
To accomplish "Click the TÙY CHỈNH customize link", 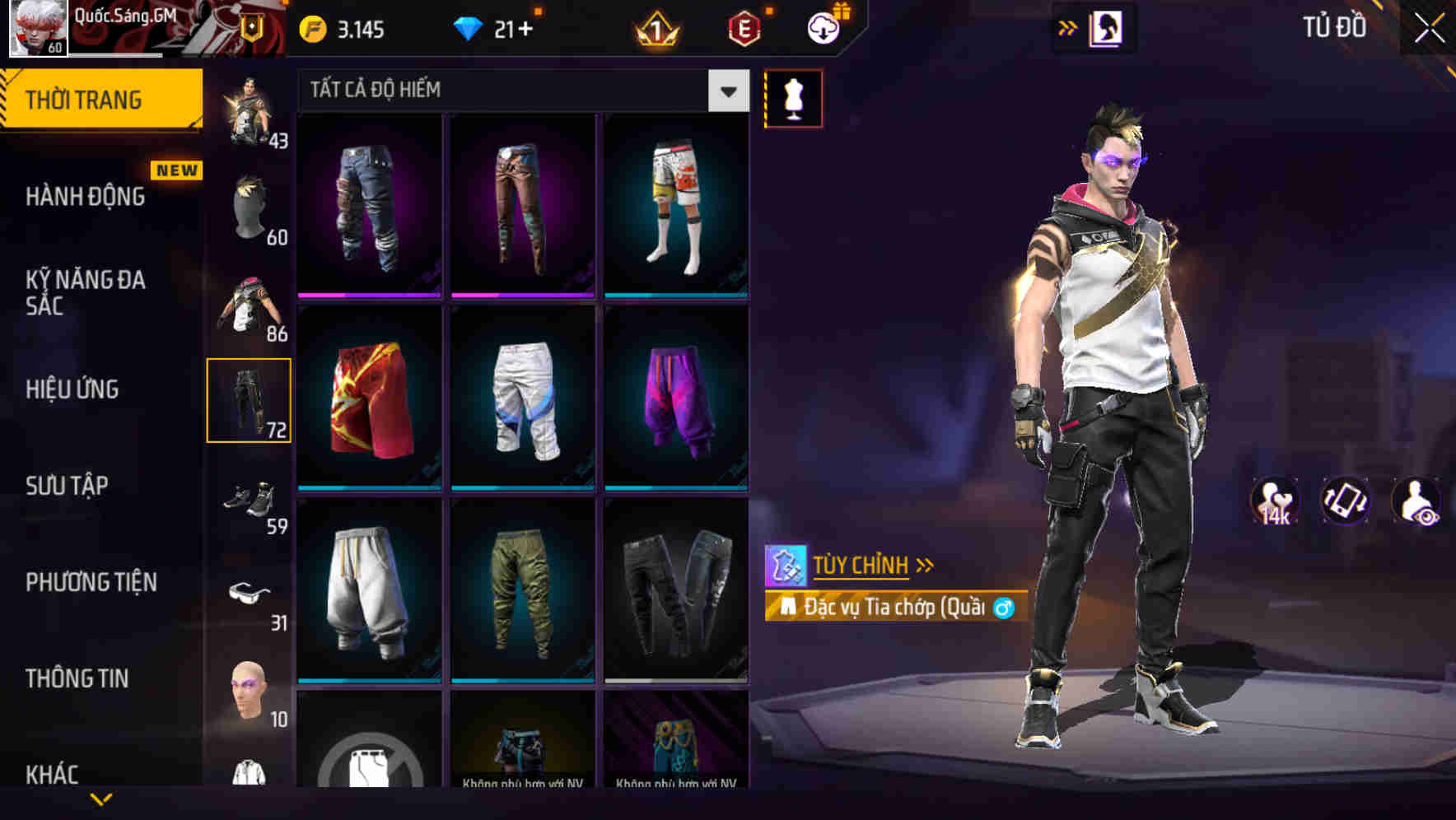I will (x=861, y=565).
